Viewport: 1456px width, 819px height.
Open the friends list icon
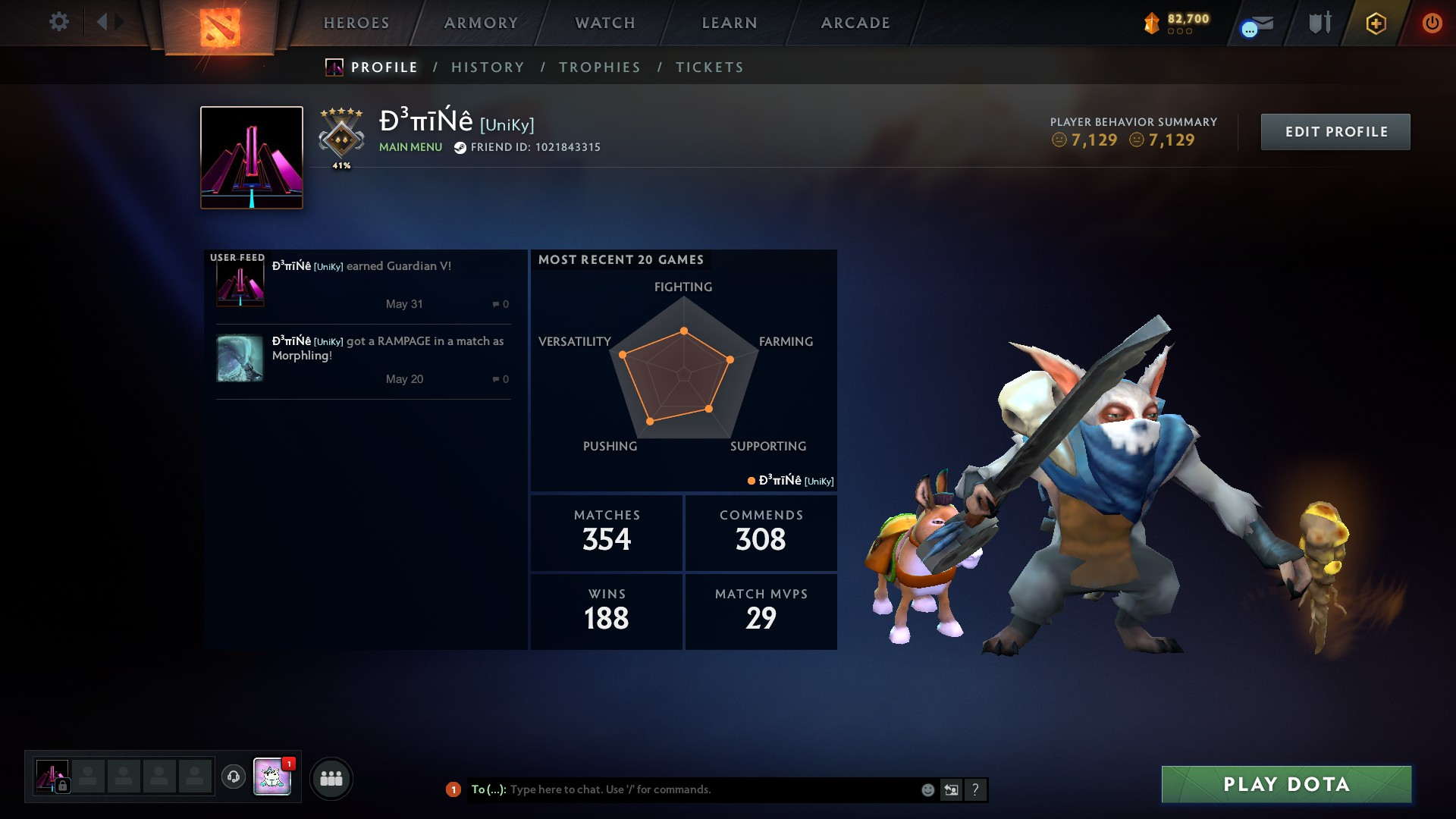coord(331,777)
